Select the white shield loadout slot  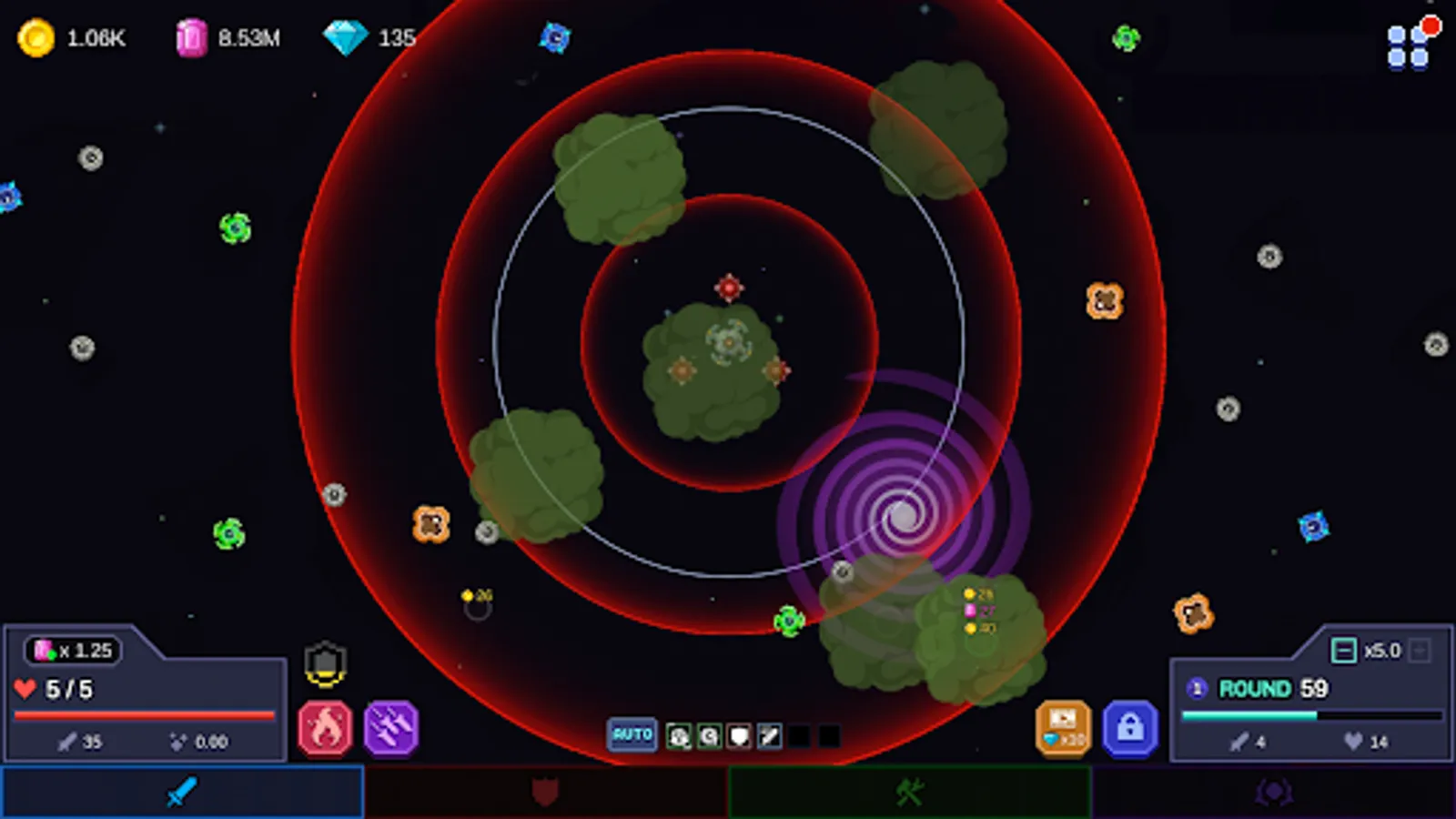coord(739,735)
